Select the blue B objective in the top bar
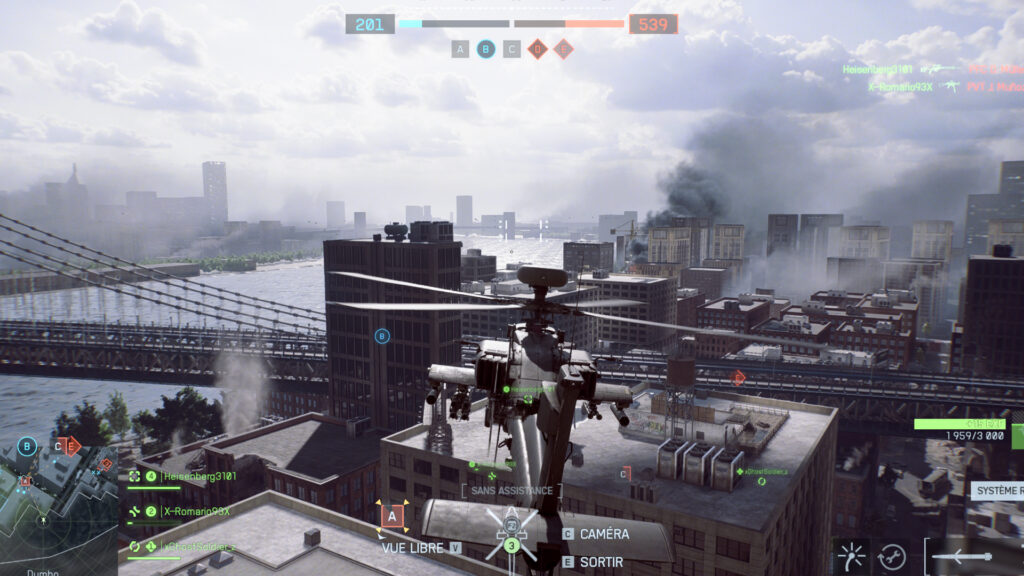Viewport: 1024px width, 576px height. point(486,48)
